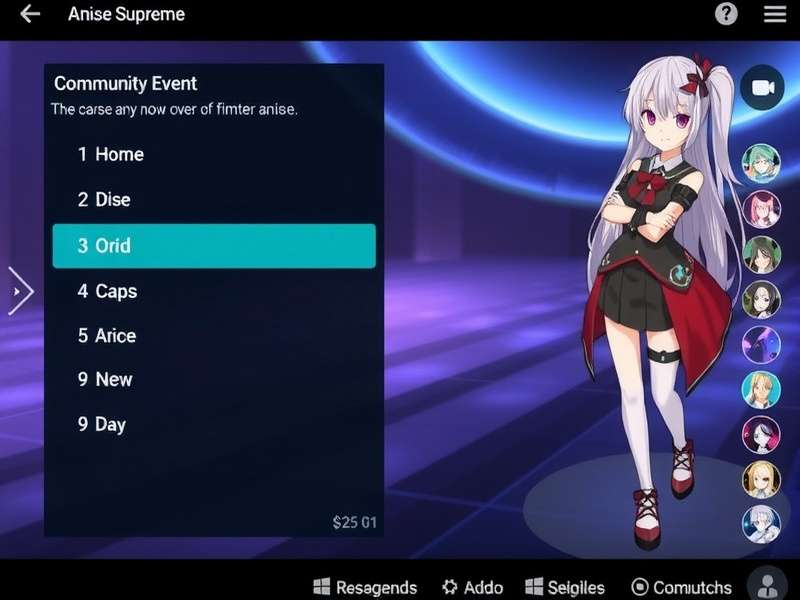
Task: Select the teal-haired character avatar
Action: coord(761,162)
